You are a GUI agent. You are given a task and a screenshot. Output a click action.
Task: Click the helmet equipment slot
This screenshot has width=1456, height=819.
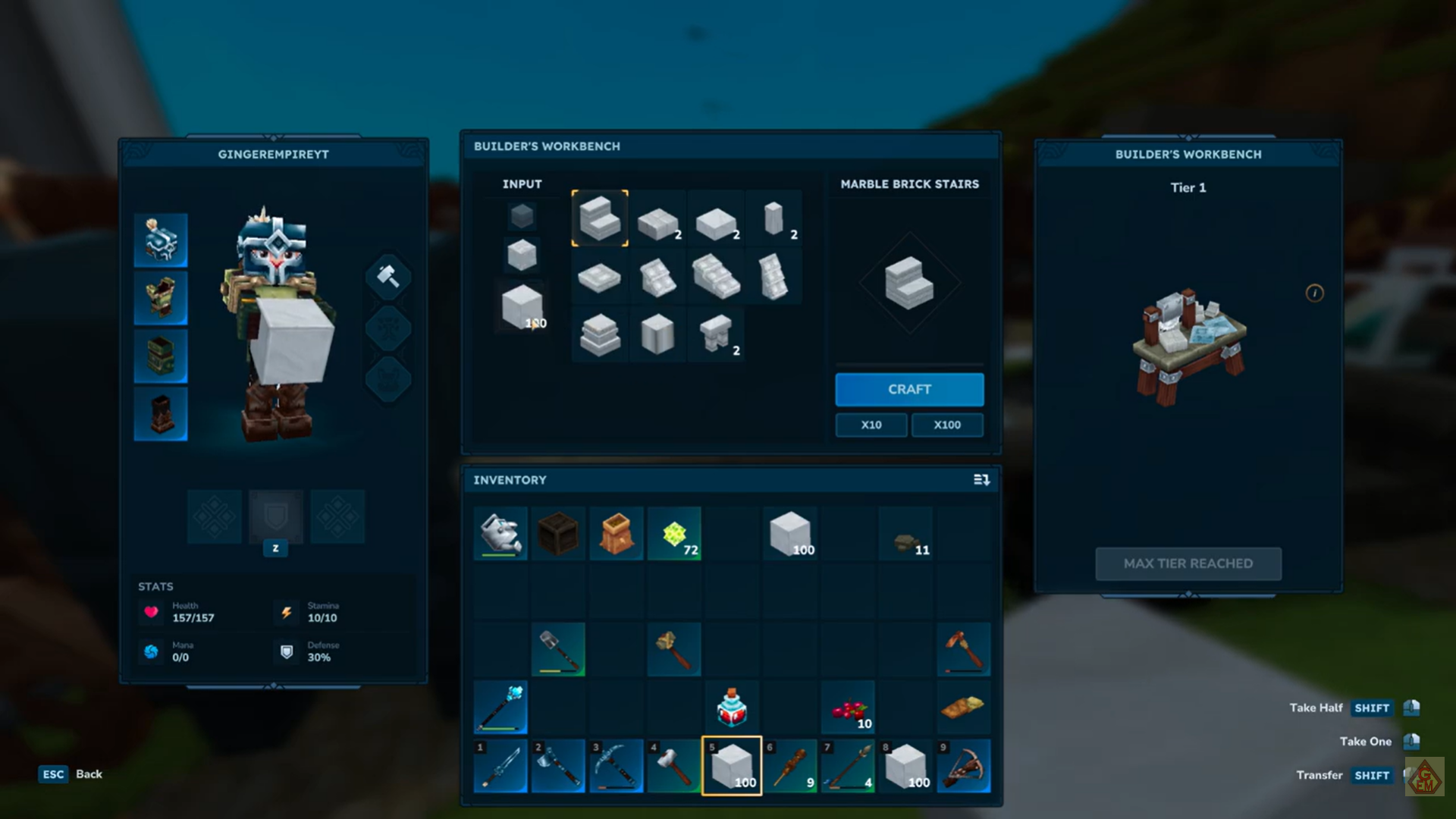coord(161,241)
